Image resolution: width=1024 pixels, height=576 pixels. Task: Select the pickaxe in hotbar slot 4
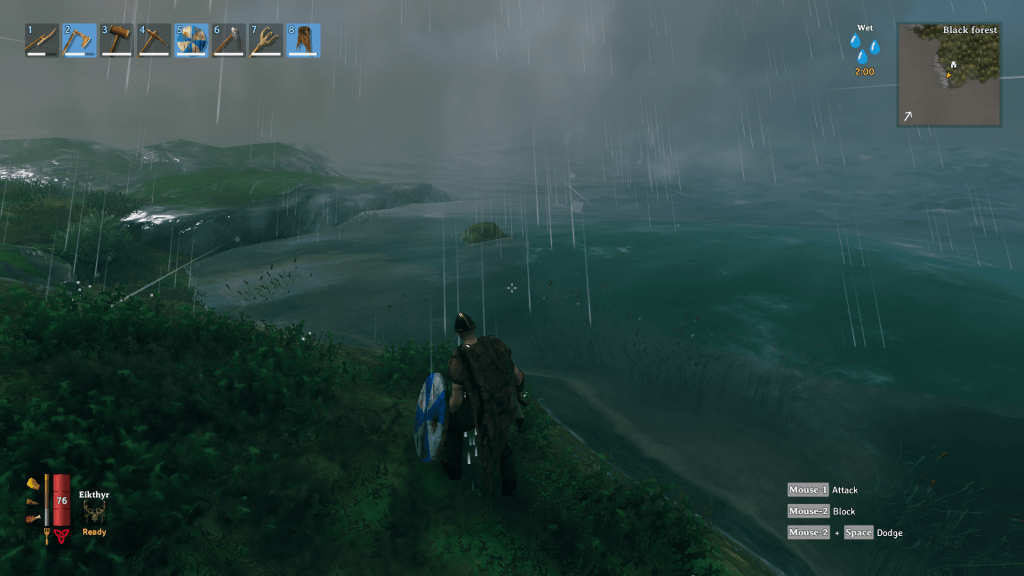[154, 40]
